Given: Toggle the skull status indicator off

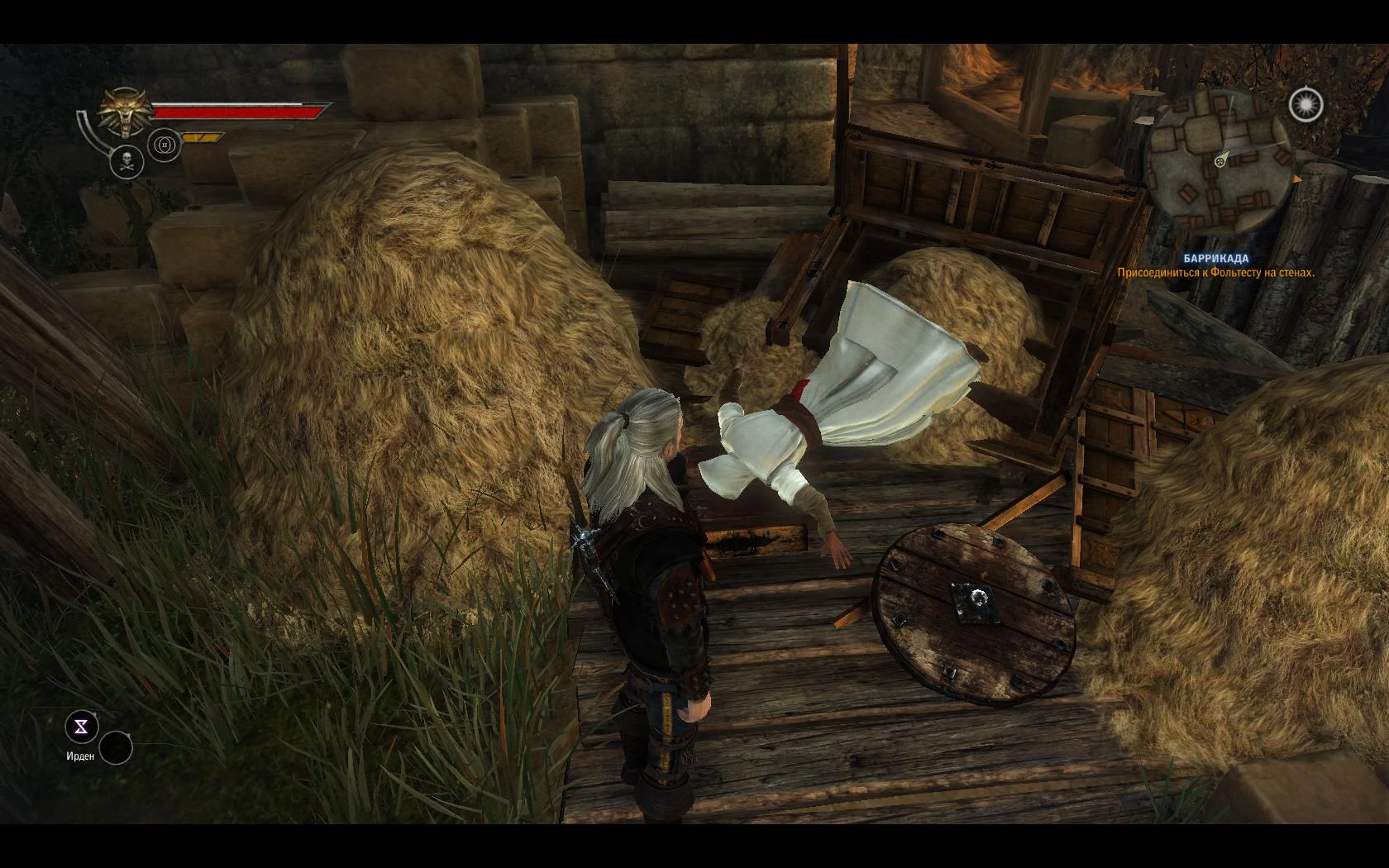Looking at the screenshot, I should point(126,160).
